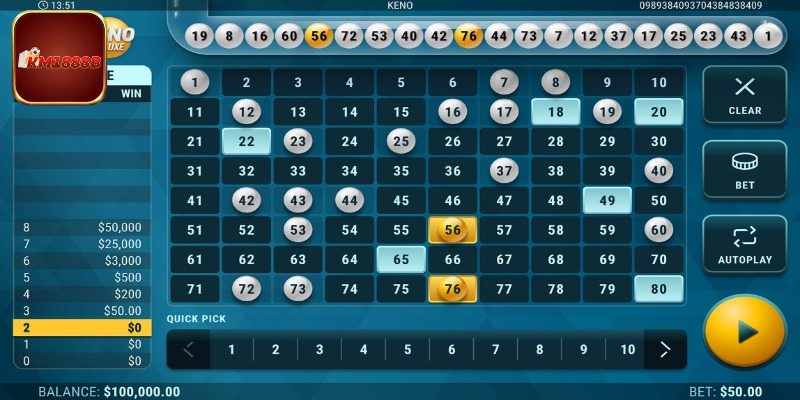Select Quick Pick option 1
Viewport: 800px width, 400px height.
pos(231,350)
